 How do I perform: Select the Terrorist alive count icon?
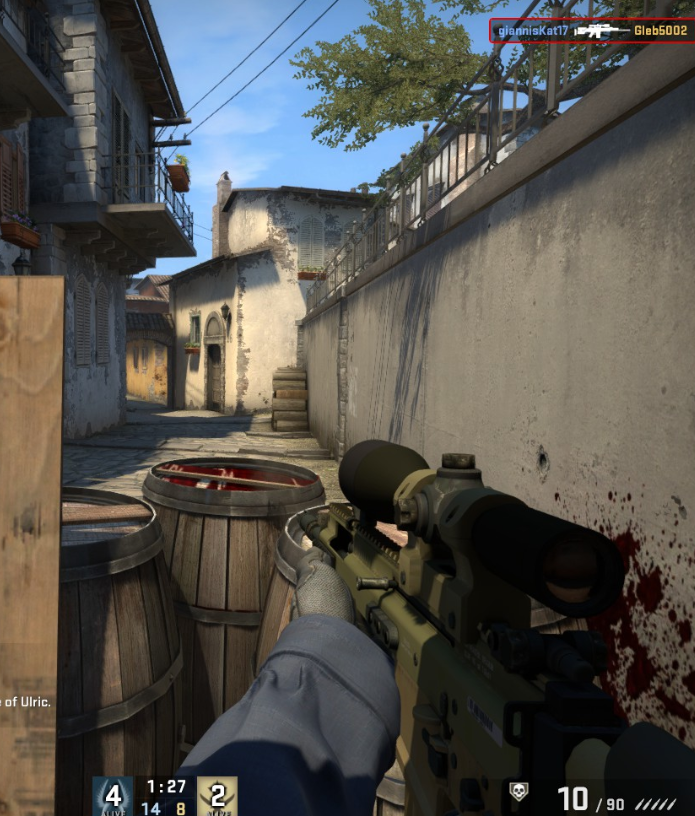217,796
